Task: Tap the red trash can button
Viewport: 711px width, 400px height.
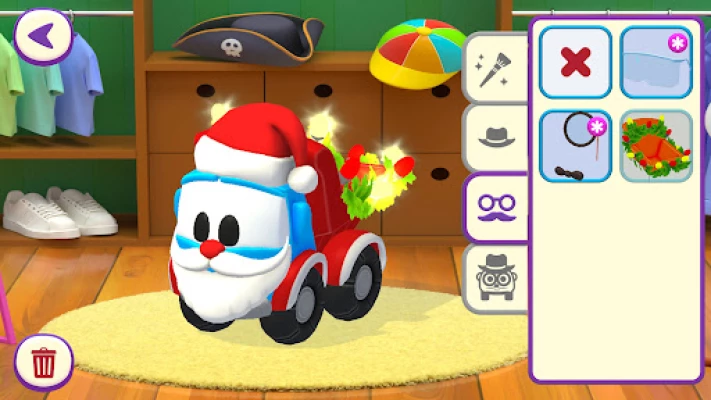Action: click(44, 362)
